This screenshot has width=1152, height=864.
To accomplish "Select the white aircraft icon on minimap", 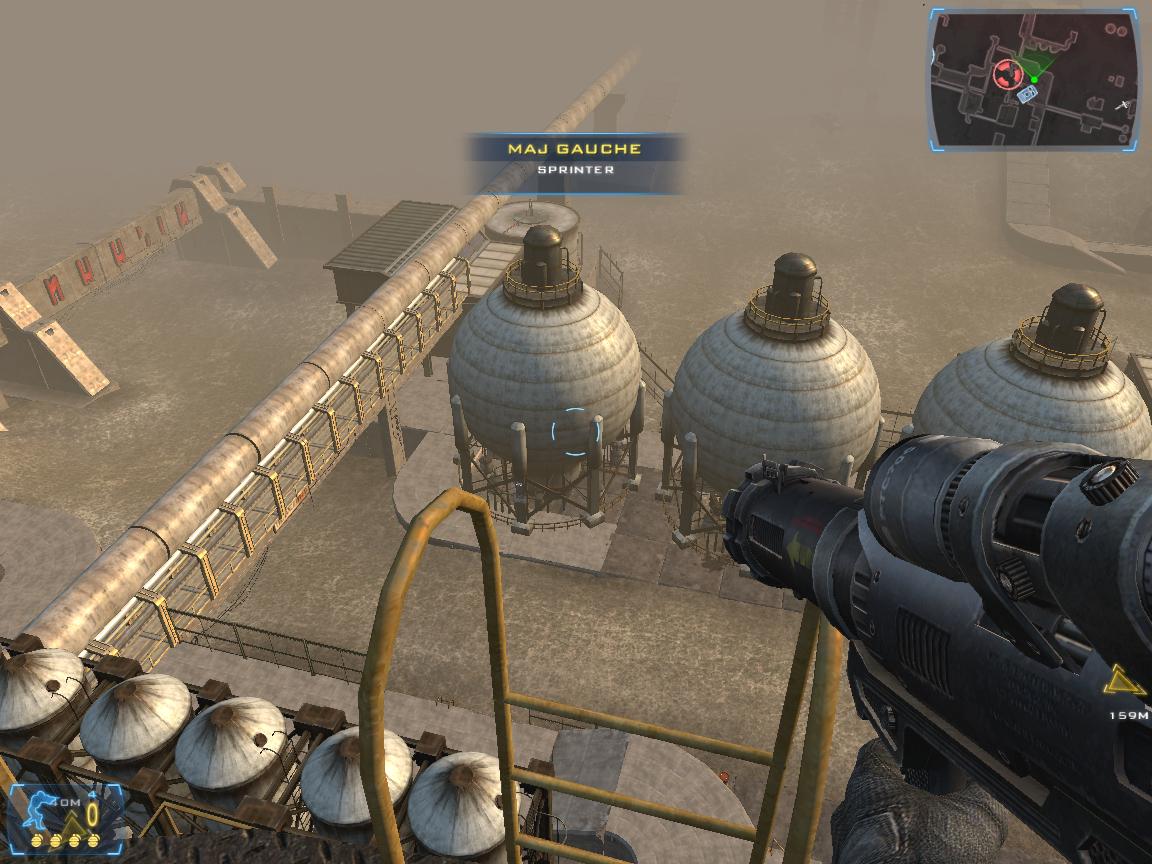I will (x=1123, y=104).
